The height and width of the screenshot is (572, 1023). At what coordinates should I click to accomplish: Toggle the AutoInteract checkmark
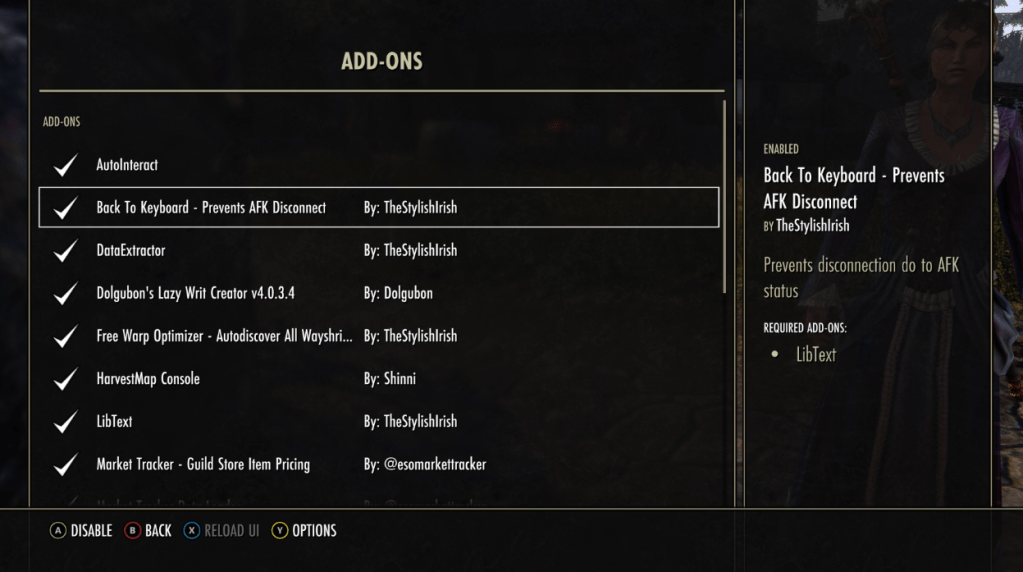tap(66, 165)
